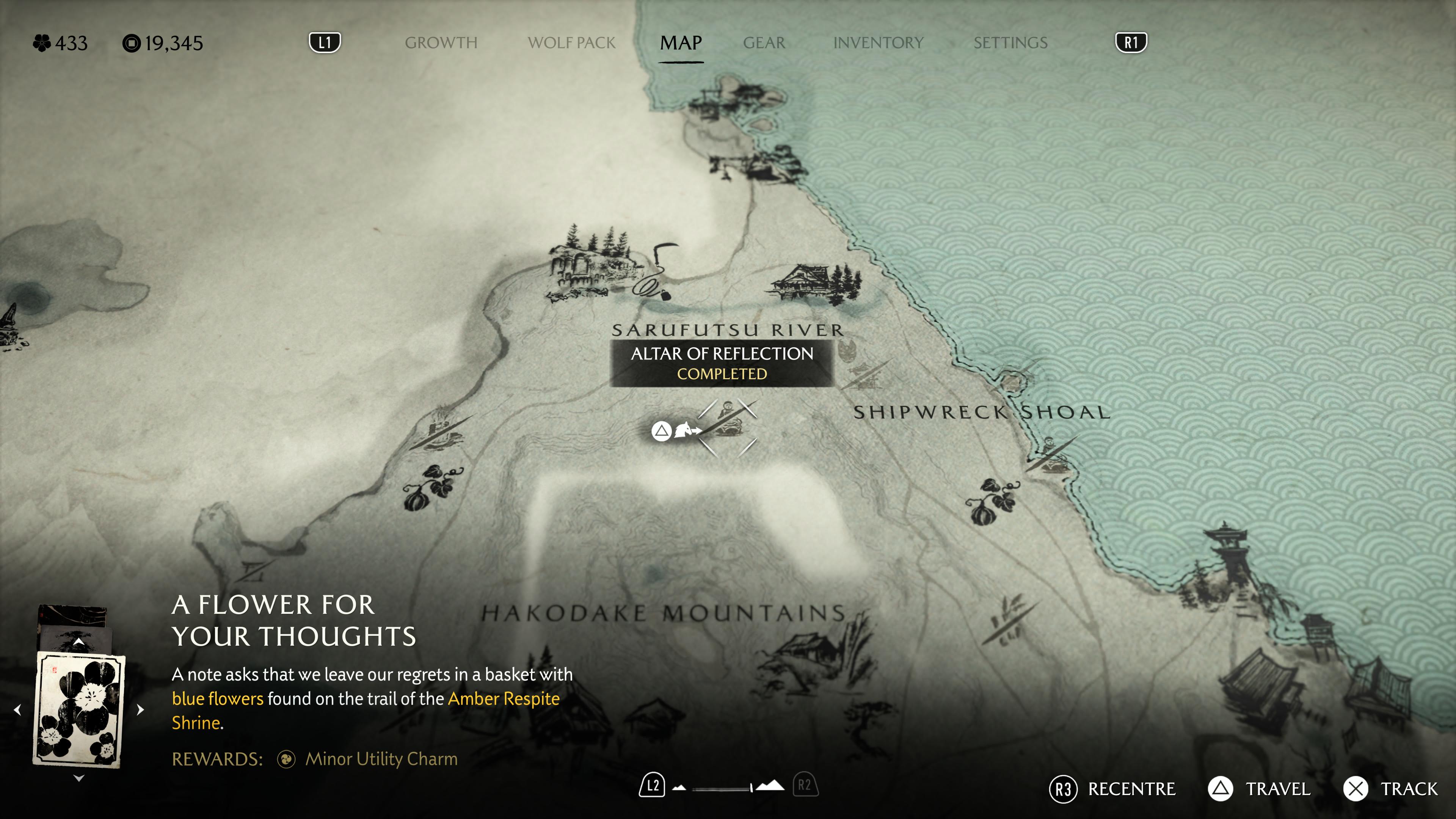Select the Map tab
The height and width of the screenshot is (819, 1456).
681,43
